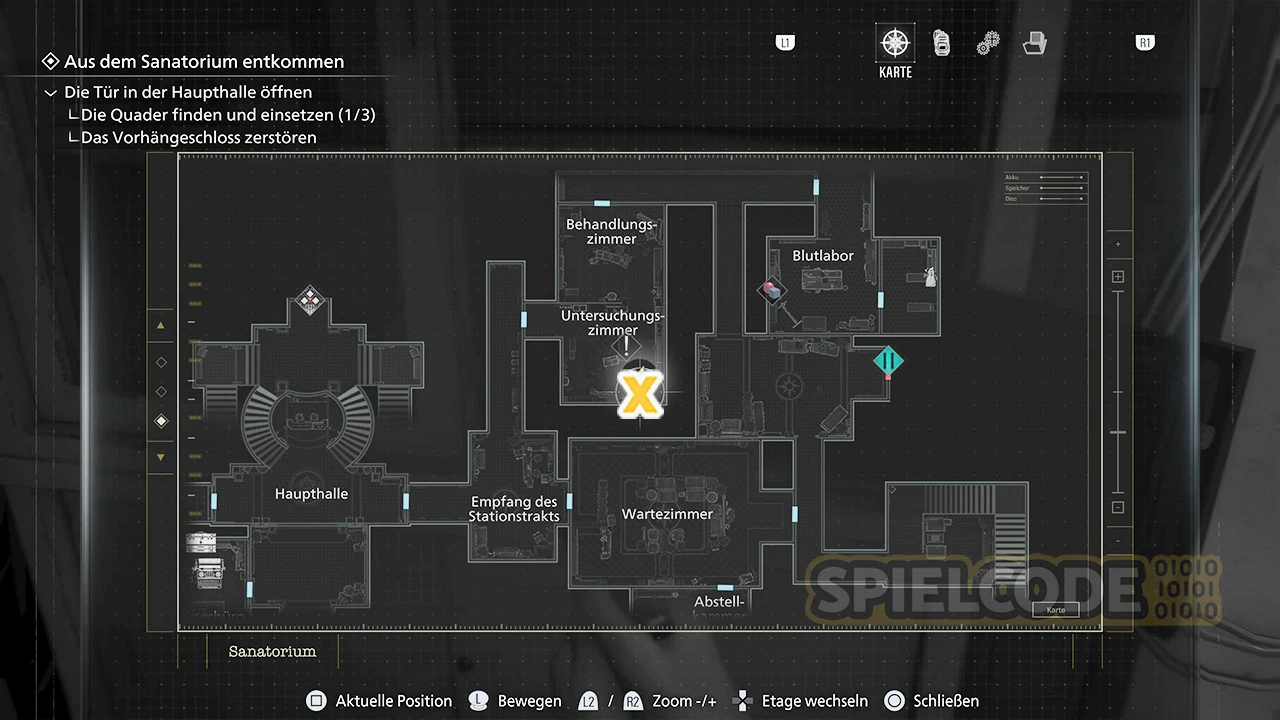Select the exclamation marker in Untersuchungszimmer
1280x720 pixels.
(626, 347)
